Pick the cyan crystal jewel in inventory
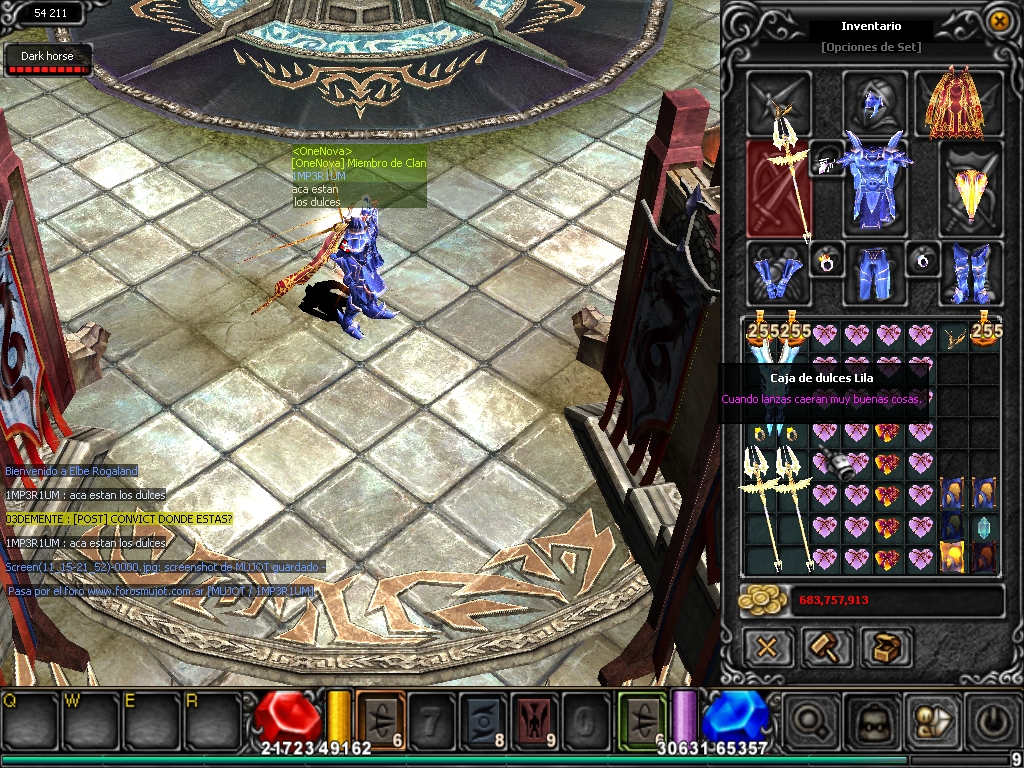Image resolution: width=1024 pixels, height=768 pixels. [x=984, y=528]
